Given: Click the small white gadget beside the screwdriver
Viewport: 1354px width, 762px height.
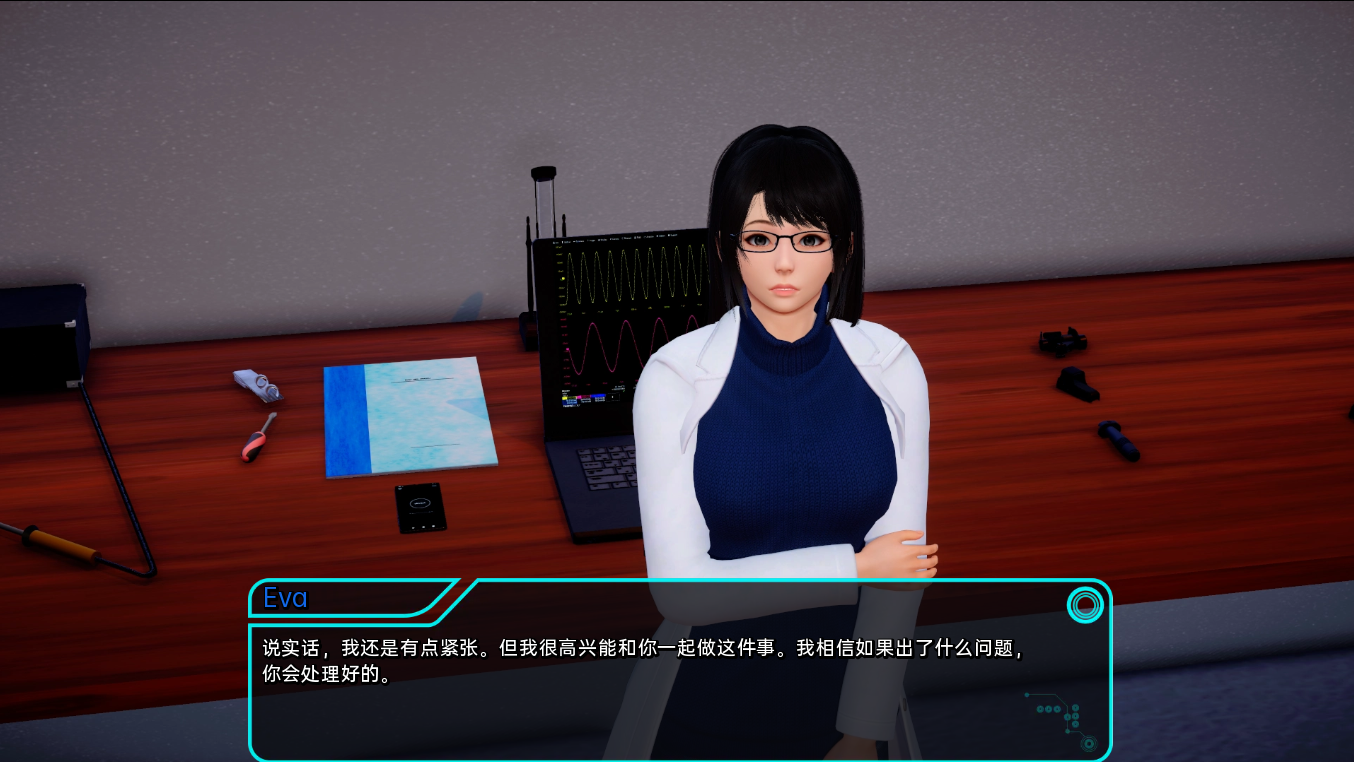Looking at the screenshot, I should 255,385.
